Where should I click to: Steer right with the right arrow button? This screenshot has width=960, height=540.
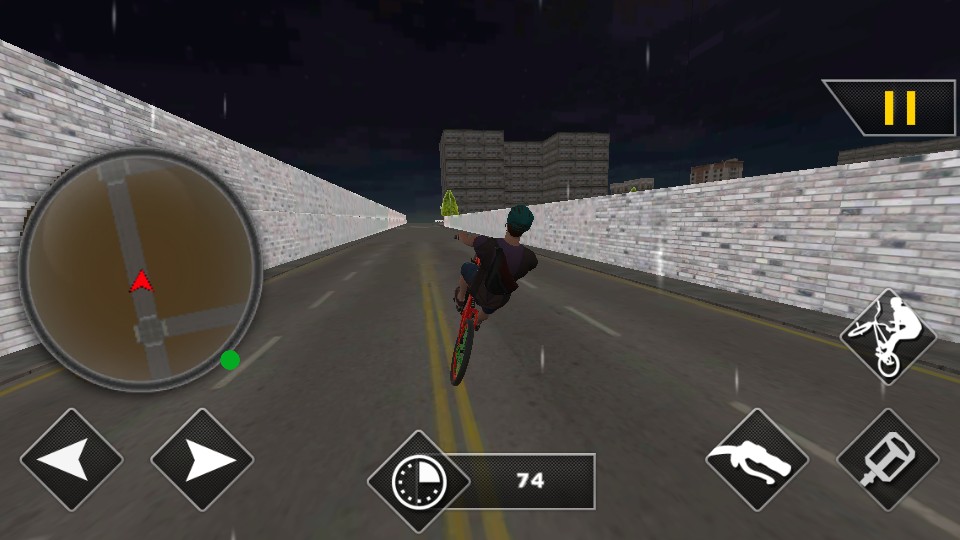coord(202,460)
